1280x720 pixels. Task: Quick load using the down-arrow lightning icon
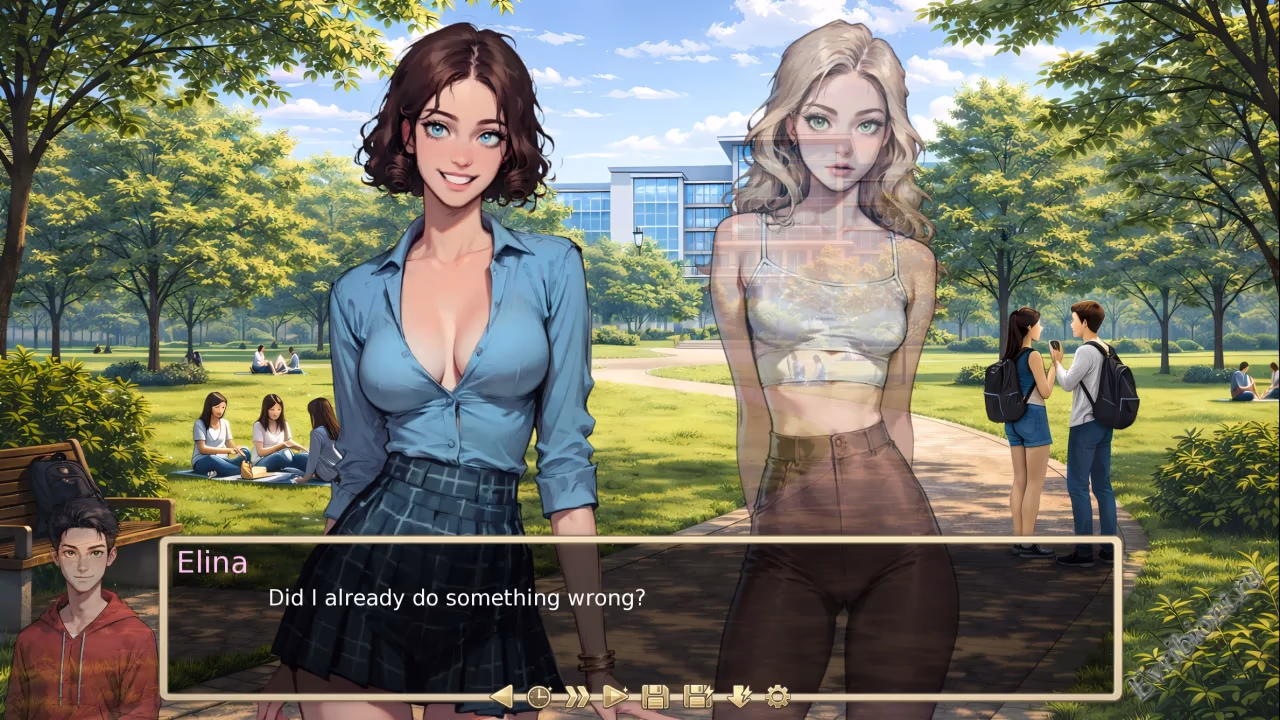click(x=739, y=696)
